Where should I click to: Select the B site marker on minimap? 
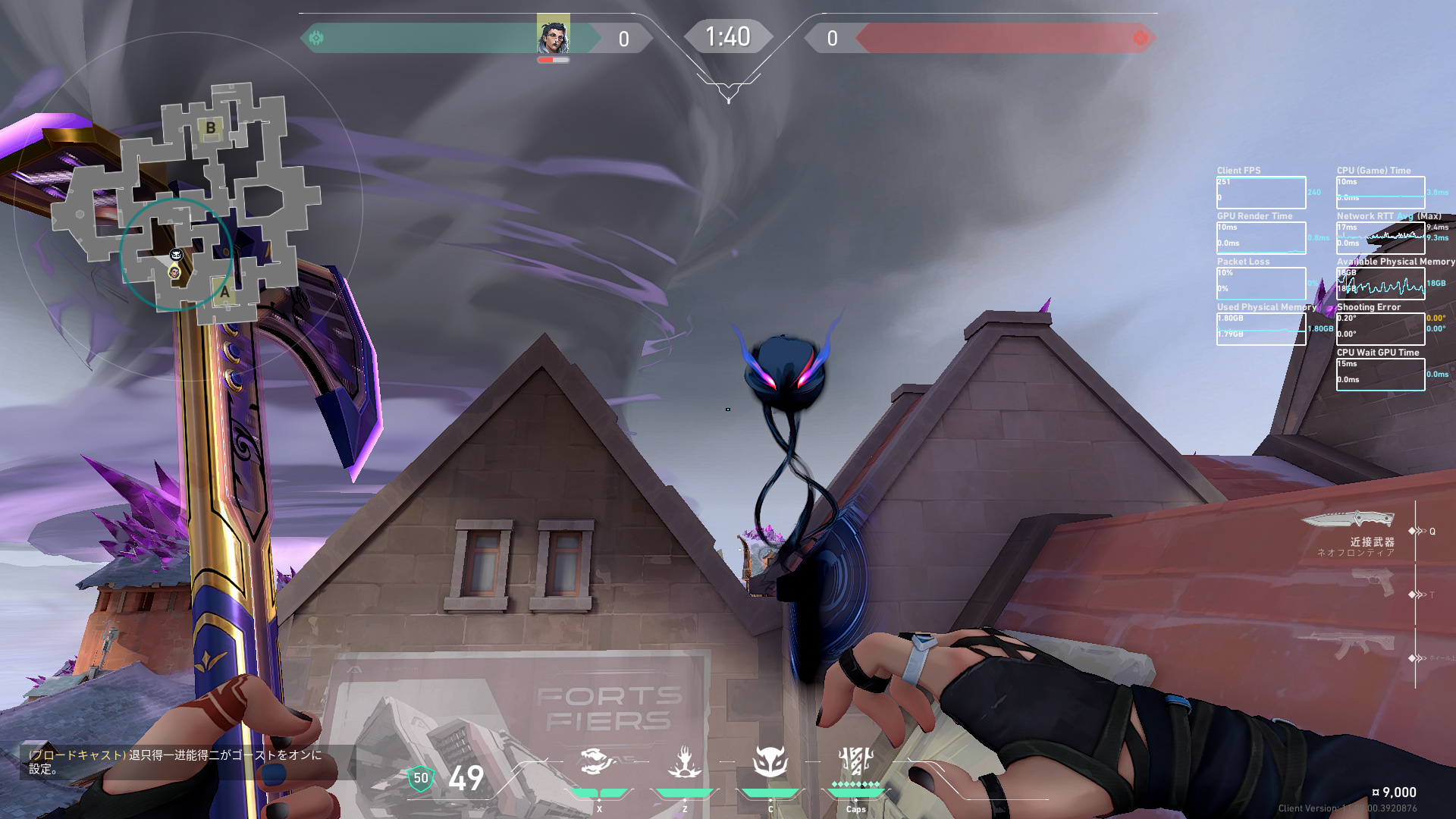click(211, 127)
